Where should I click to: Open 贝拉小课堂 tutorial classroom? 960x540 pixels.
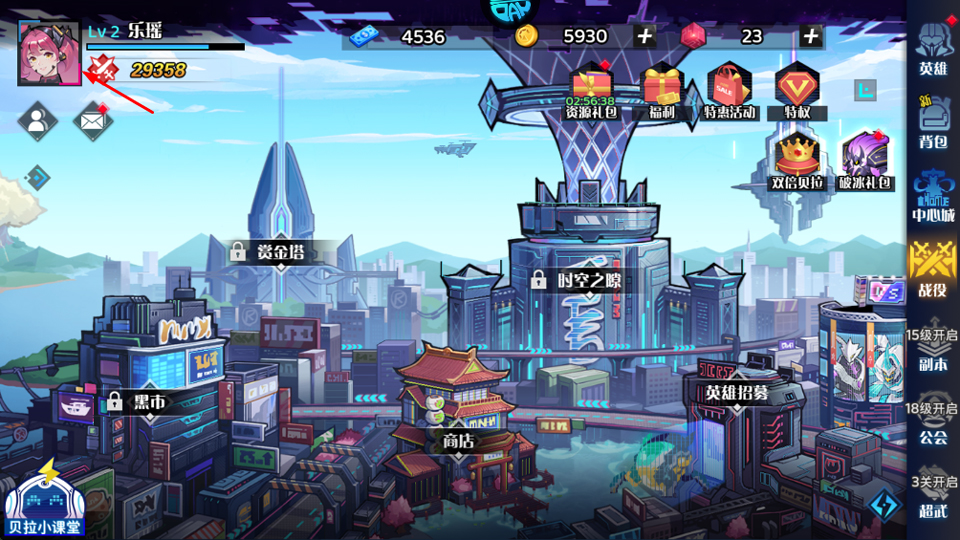pyautogui.click(x=43, y=500)
